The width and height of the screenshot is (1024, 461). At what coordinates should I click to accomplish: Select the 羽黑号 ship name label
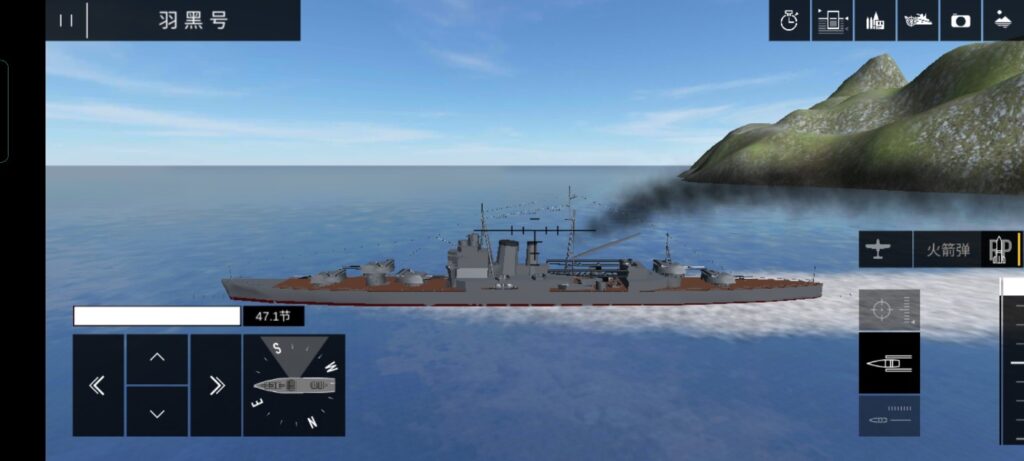pos(193,20)
